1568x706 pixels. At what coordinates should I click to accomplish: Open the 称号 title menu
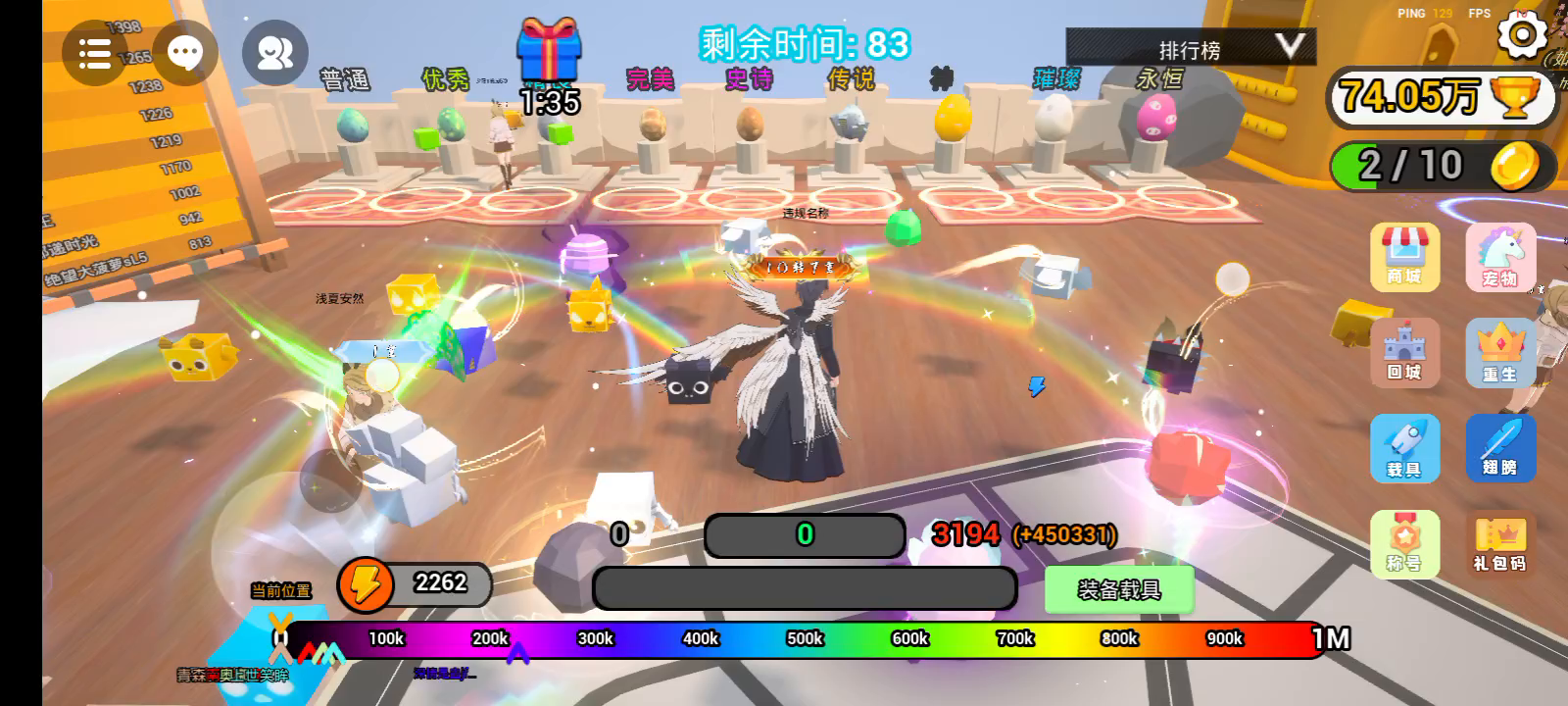(1404, 543)
